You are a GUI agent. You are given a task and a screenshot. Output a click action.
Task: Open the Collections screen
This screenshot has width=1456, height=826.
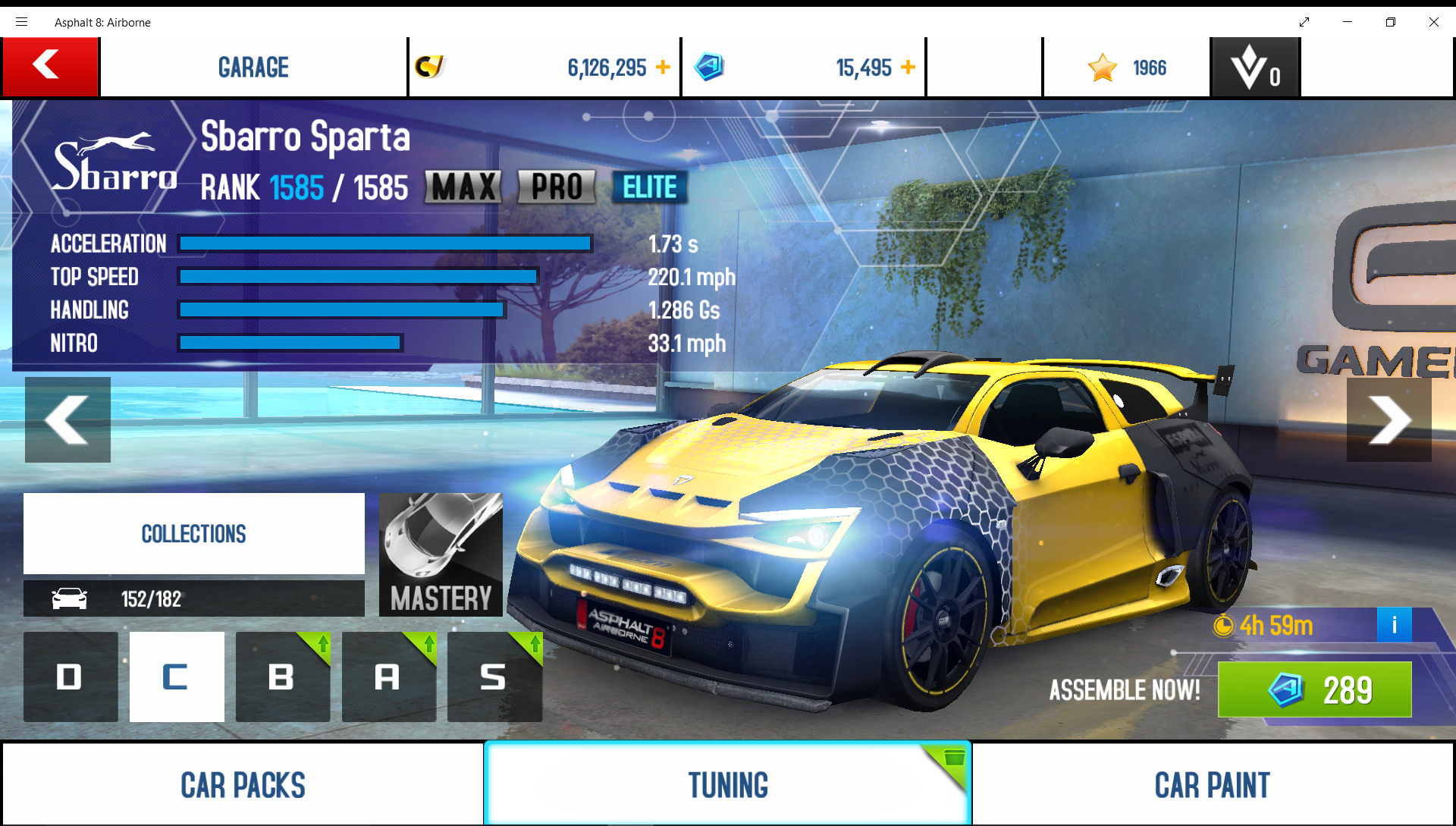[x=193, y=533]
